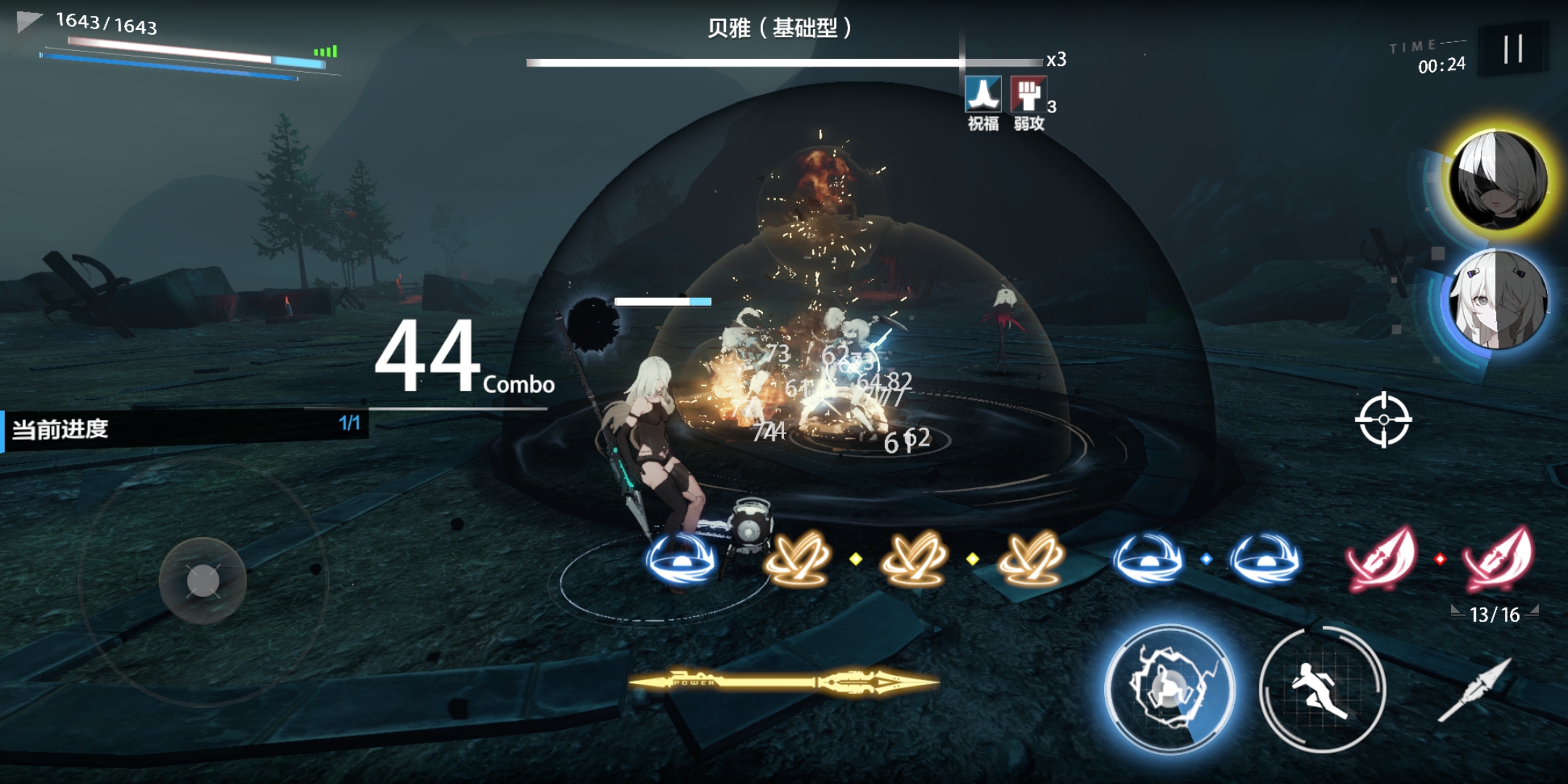Click the virtual joystick center knob

pyautogui.click(x=203, y=581)
